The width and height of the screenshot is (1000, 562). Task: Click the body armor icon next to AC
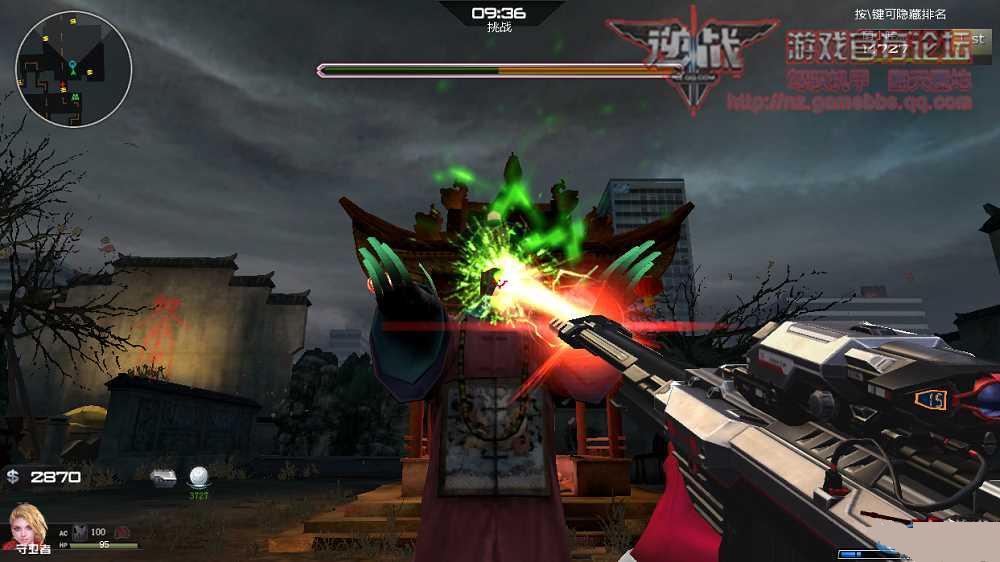(x=78, y=532)
